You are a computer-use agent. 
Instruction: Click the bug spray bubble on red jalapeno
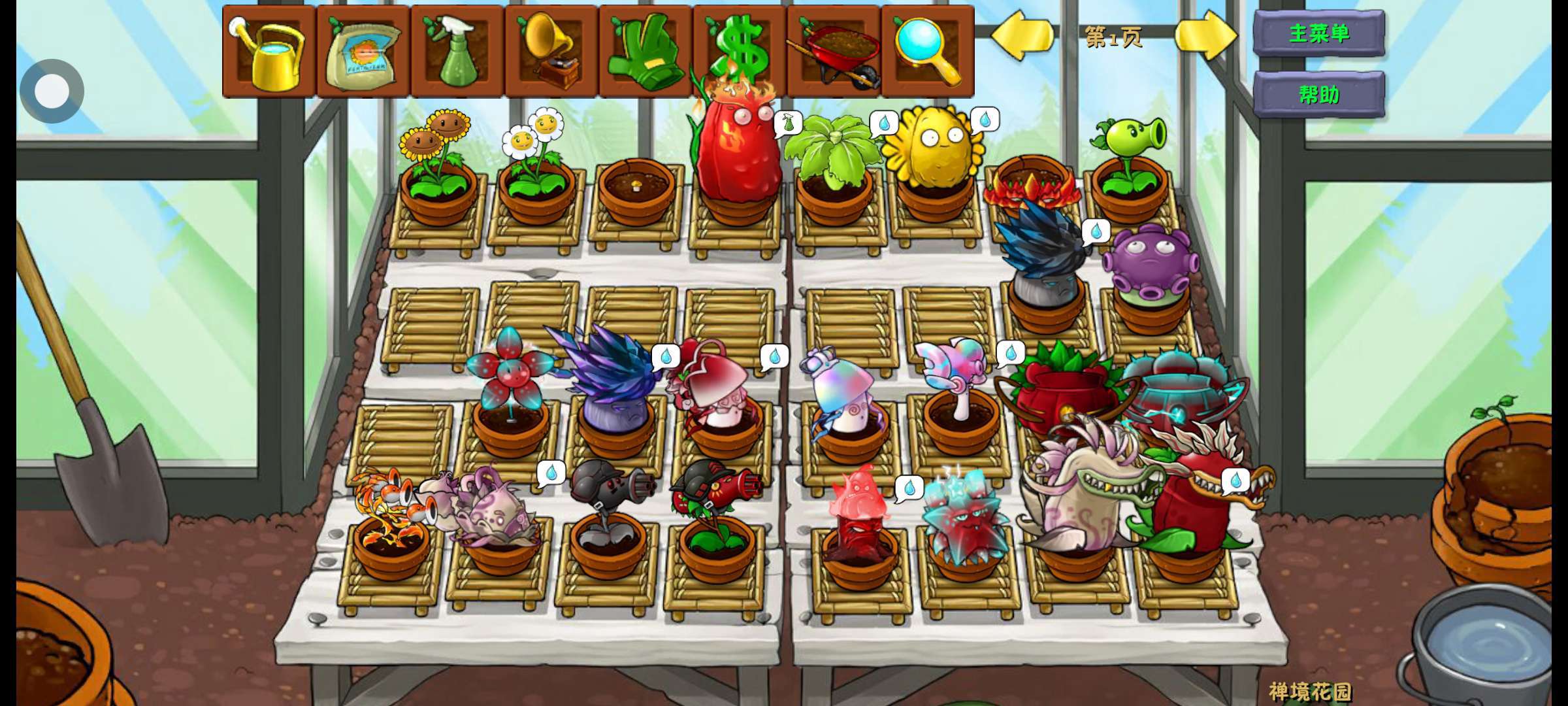point(788,123)
